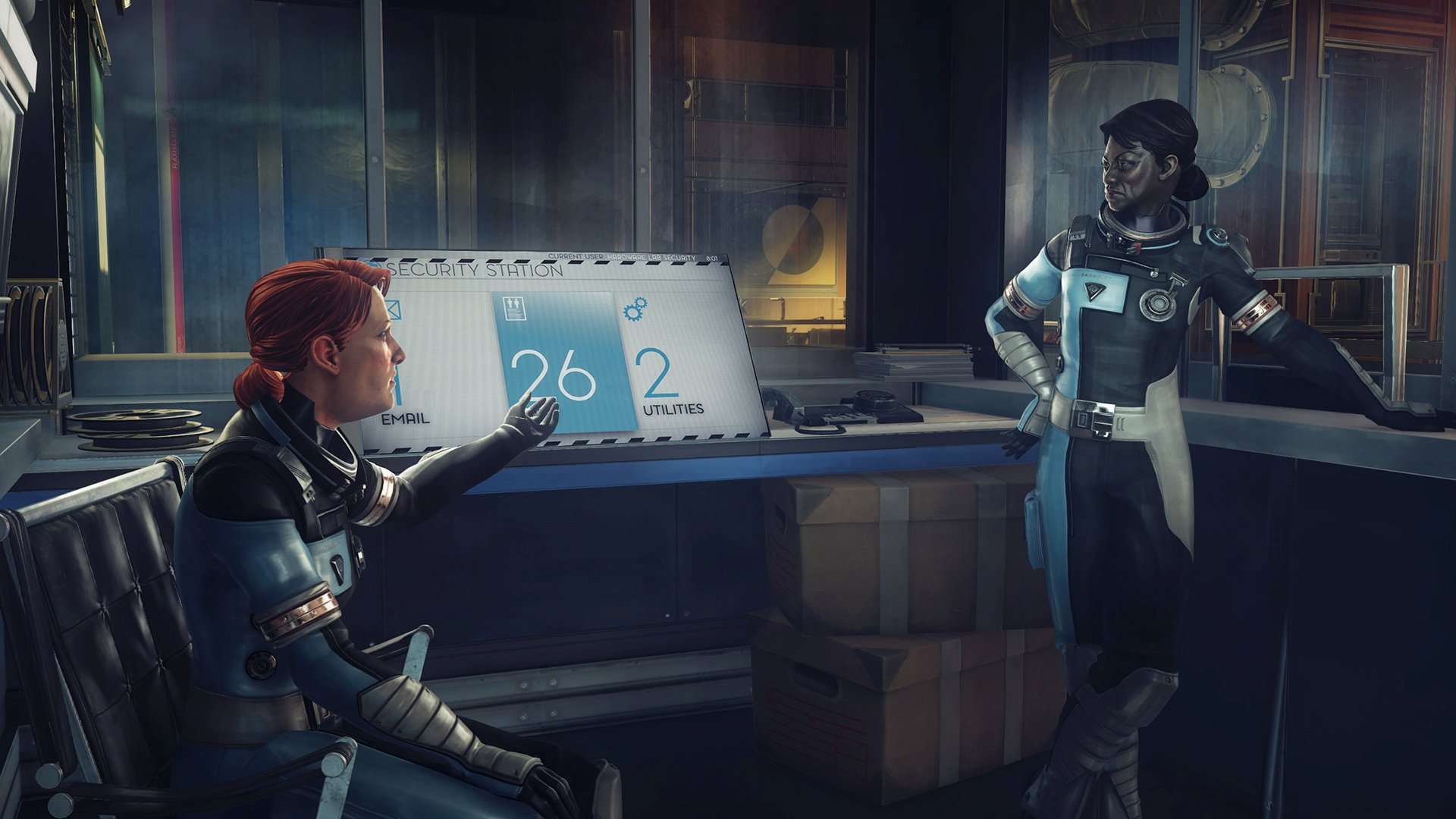Open the crew roster icon on the blue panel
Viewport: 1456px width, 819px height.
coord(514,308)
